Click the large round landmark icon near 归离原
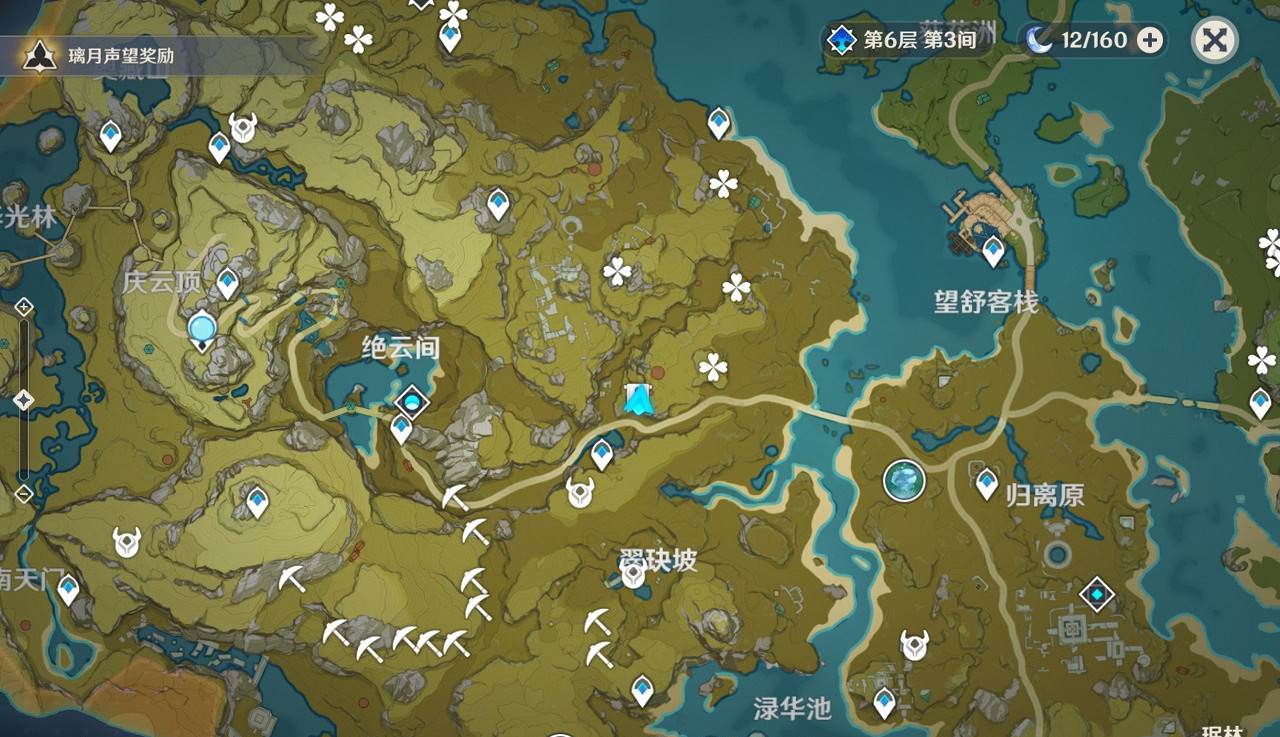Image resolution: width=1280 pixels, height=737 pixels. pyautogui.click(x=905, y=480)
